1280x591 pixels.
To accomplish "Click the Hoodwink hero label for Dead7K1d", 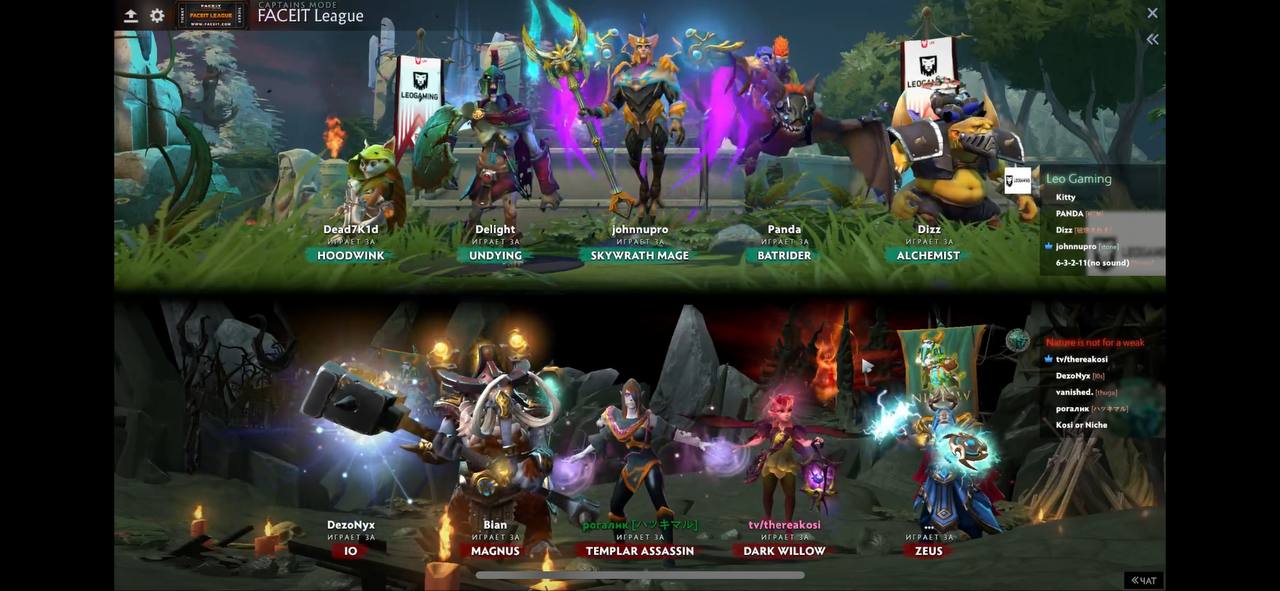I will coord(351,256).
